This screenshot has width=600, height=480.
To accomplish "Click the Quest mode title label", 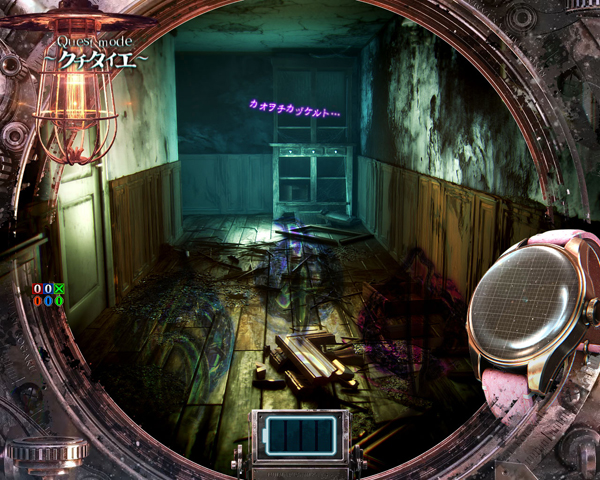I will coord(102,52).
